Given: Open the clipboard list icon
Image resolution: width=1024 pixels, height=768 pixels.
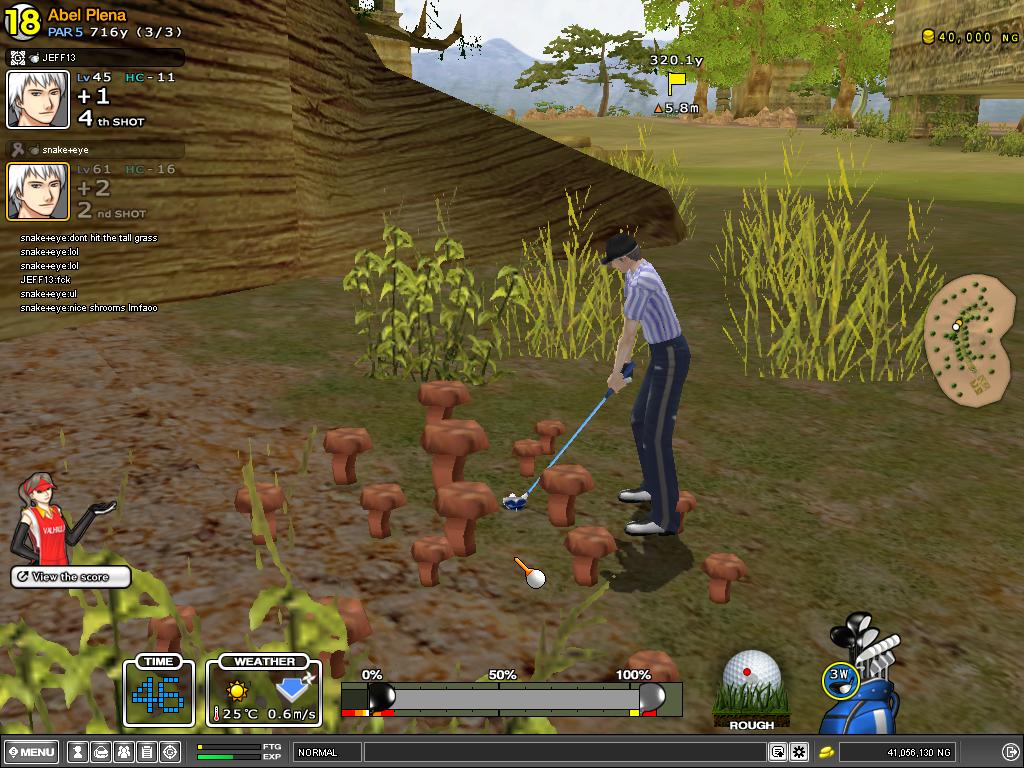Looking at the screenshot, I should pyautogui.click(x=147, y=752).
